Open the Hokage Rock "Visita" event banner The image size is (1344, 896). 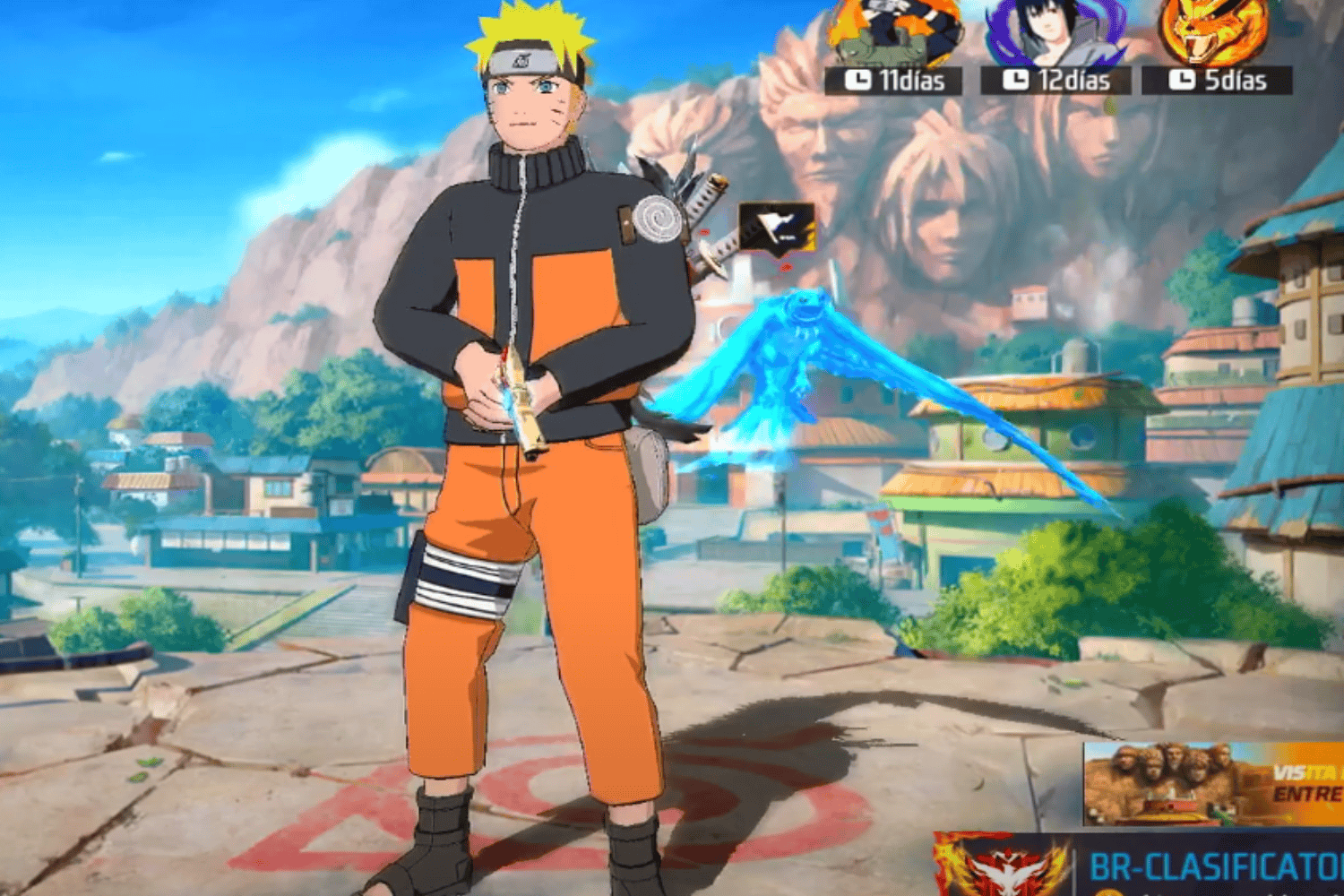[1213, 783]
